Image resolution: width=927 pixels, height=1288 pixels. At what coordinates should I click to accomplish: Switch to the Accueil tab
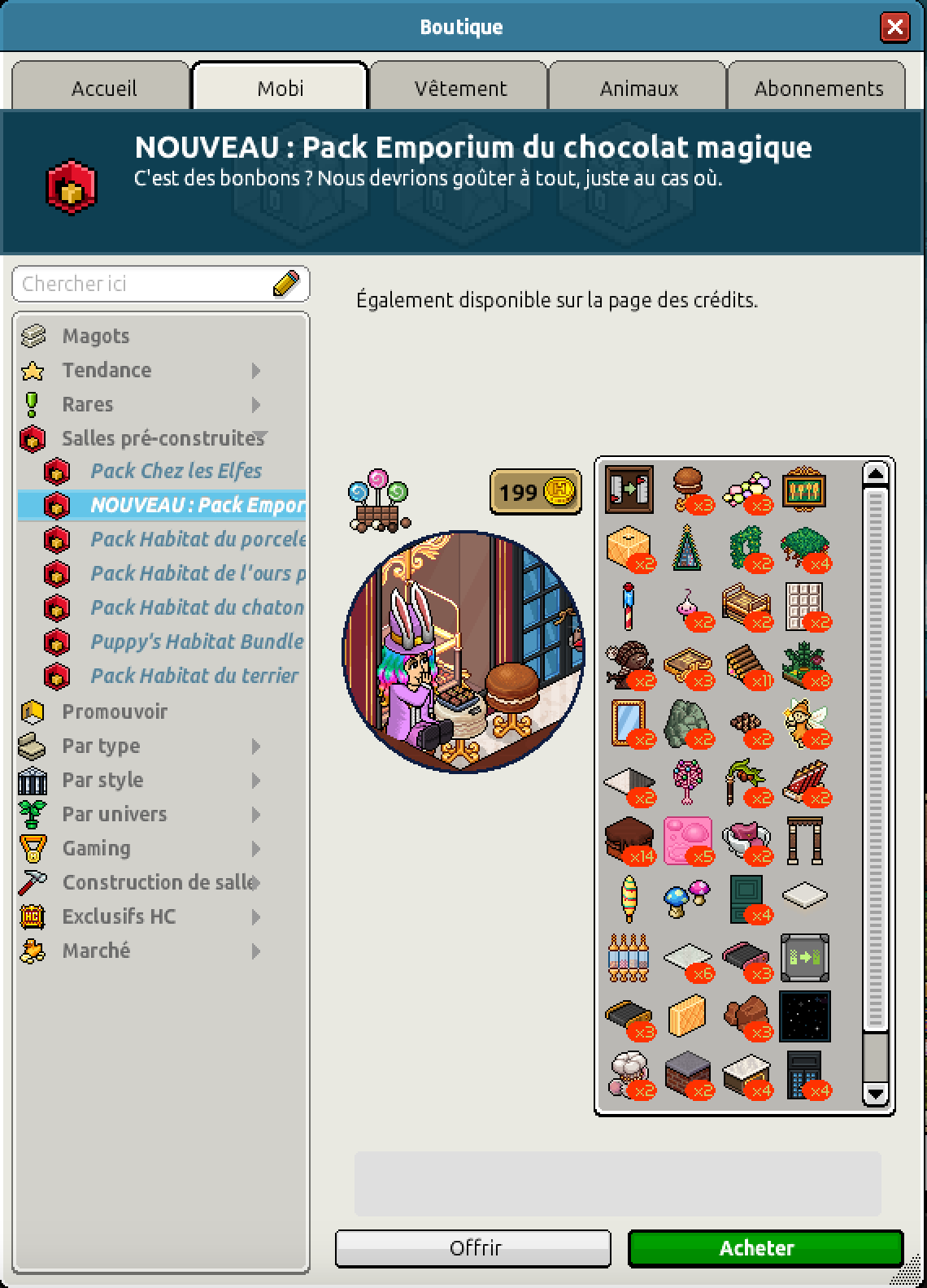(x=103, y=88)
